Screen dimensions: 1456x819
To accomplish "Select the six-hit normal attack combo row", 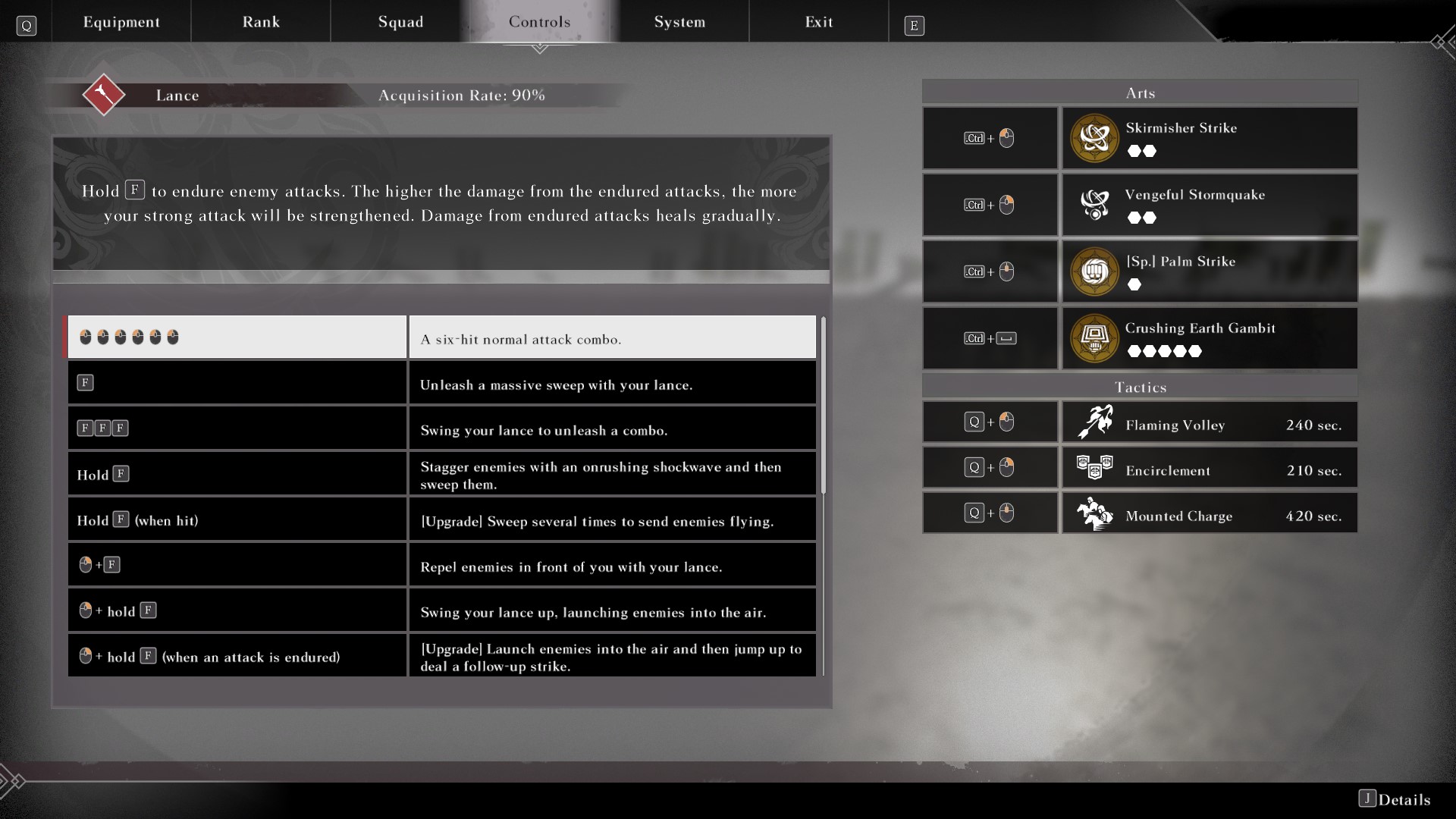I will click(x=441, y=337).
